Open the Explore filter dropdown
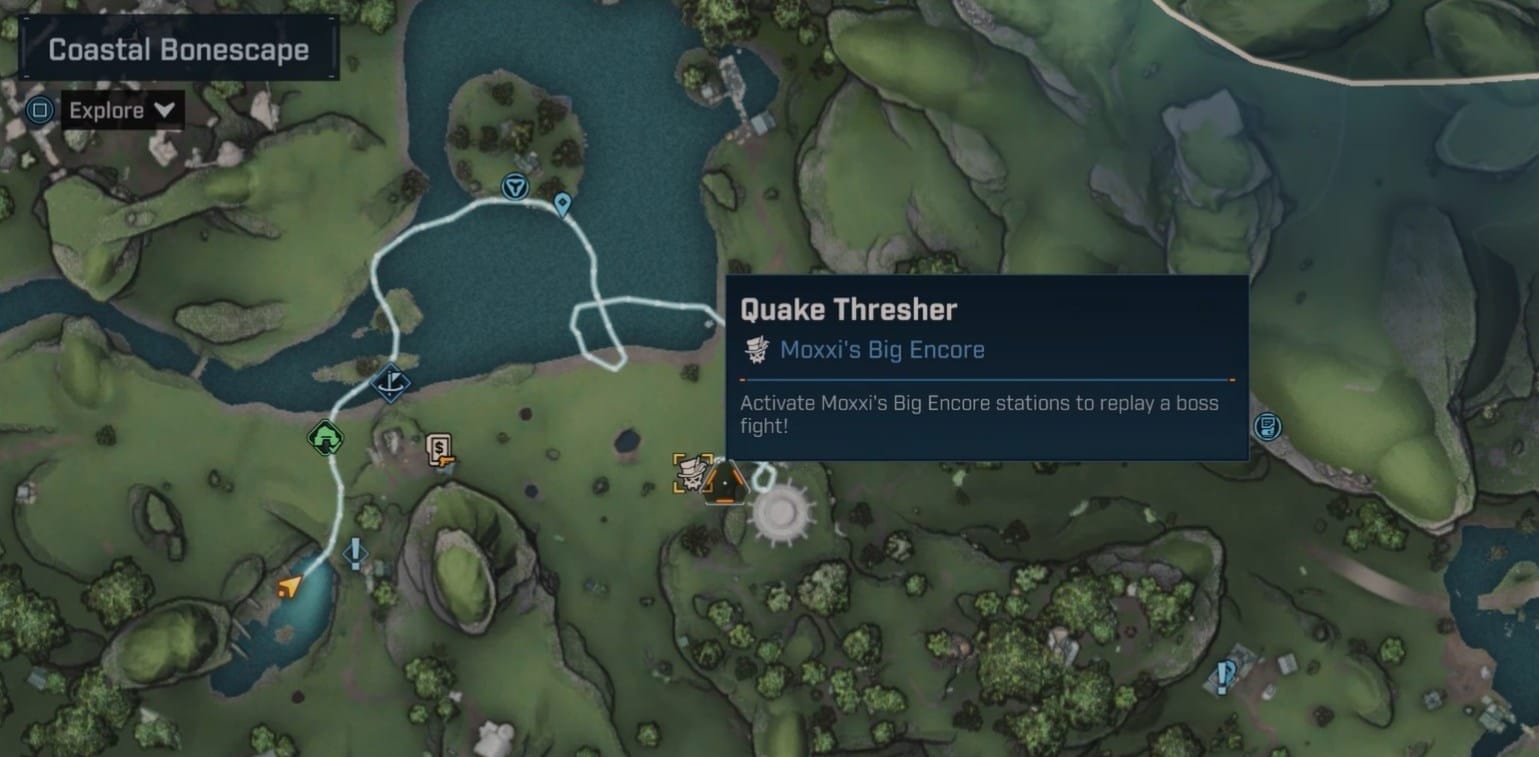 (122, 110)
